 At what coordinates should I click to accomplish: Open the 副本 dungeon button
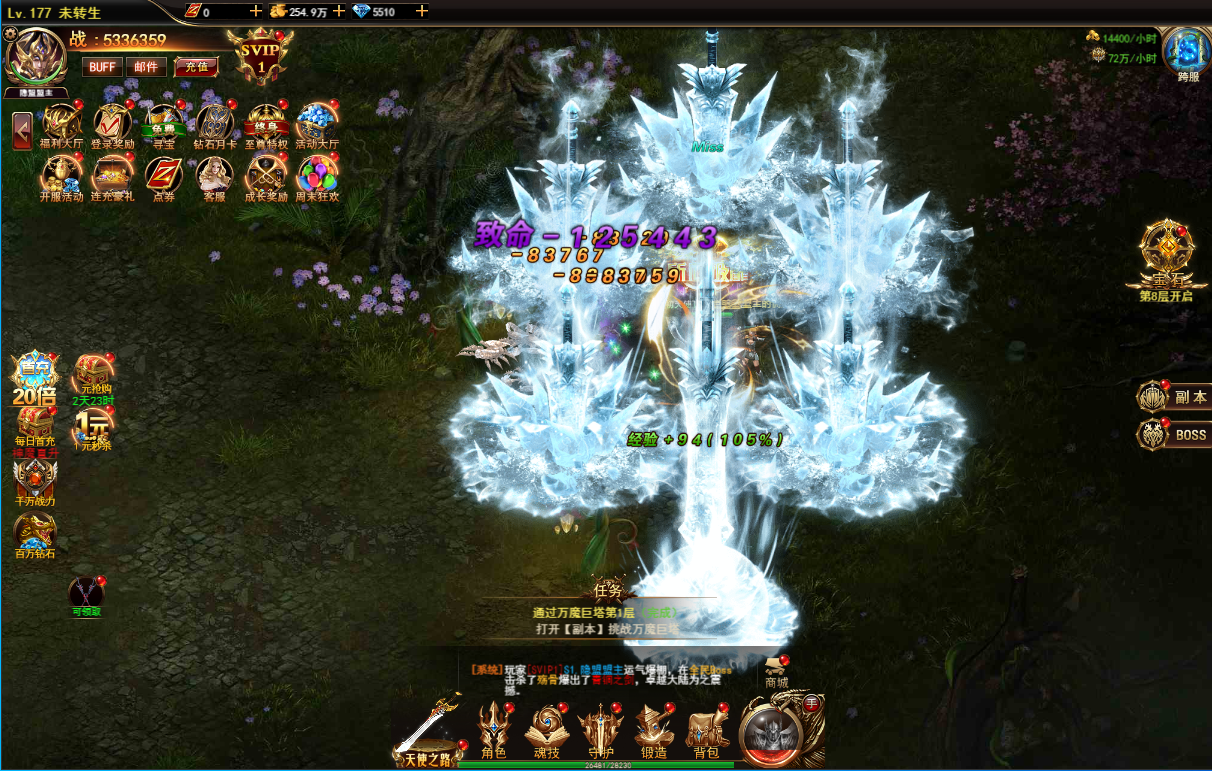coord(1174,397)
